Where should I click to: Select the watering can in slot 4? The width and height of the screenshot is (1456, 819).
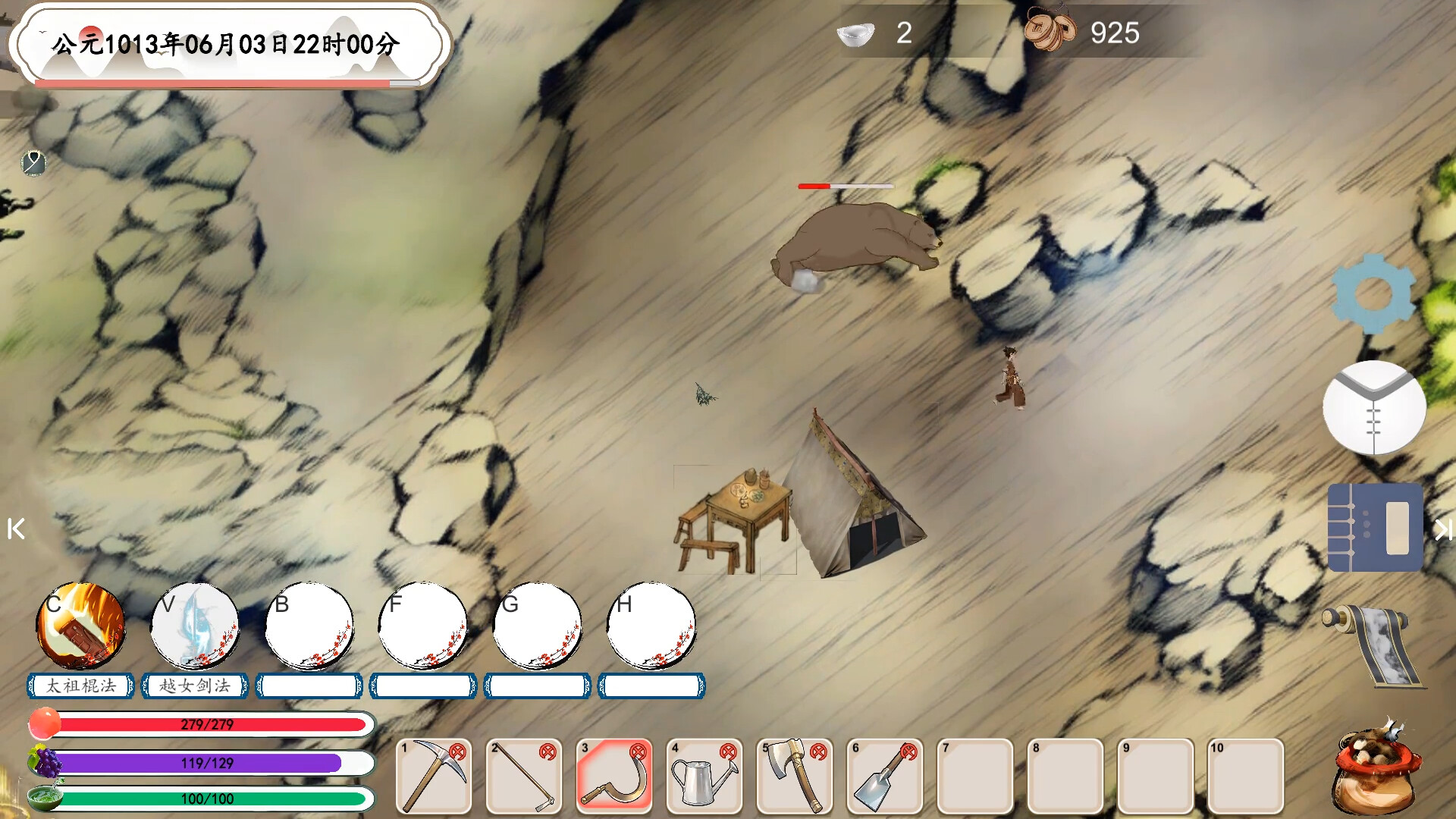point(704,776)
